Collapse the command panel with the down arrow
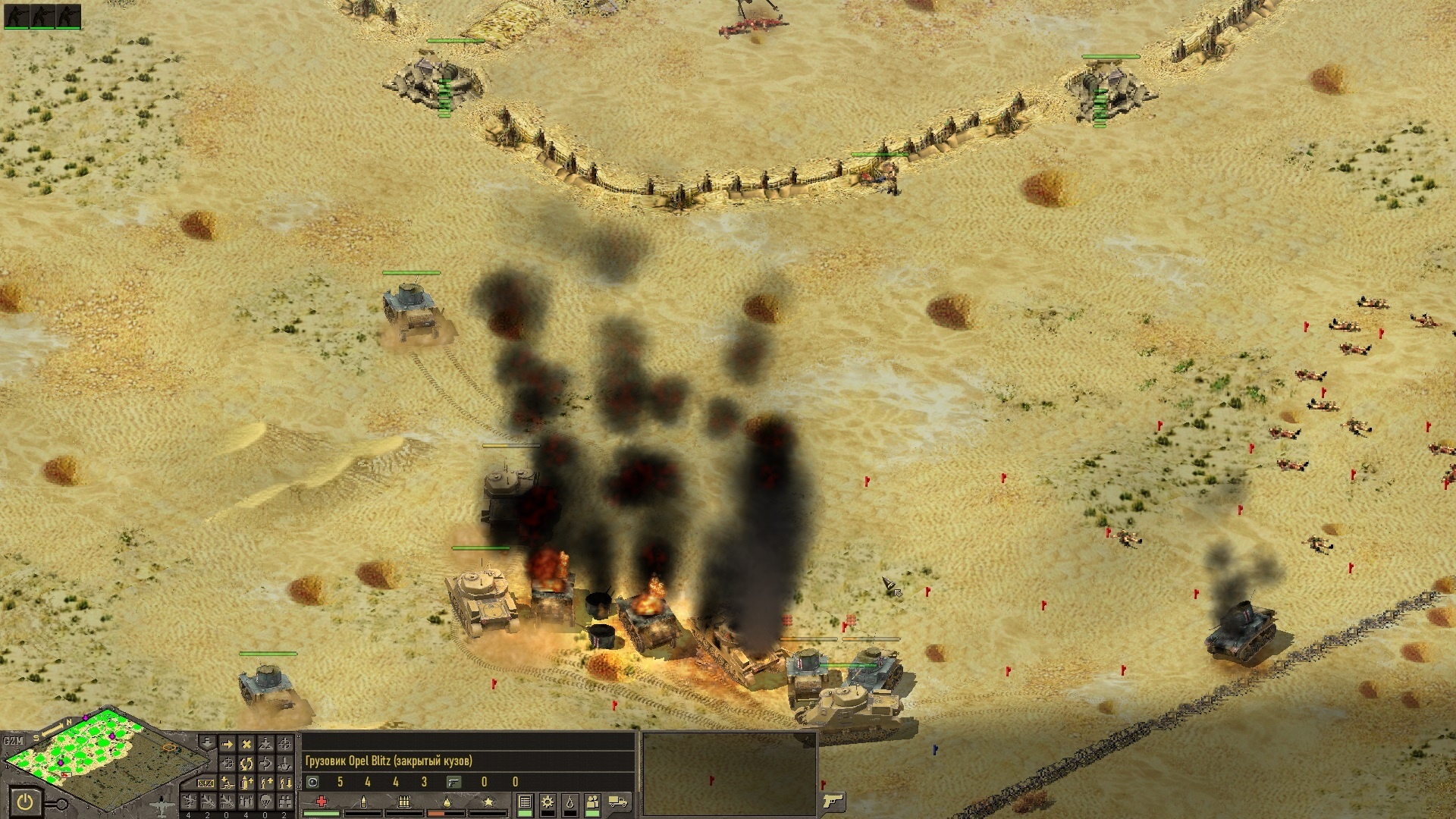Screen dimensions: 1456x819 (x=207, y=743)
